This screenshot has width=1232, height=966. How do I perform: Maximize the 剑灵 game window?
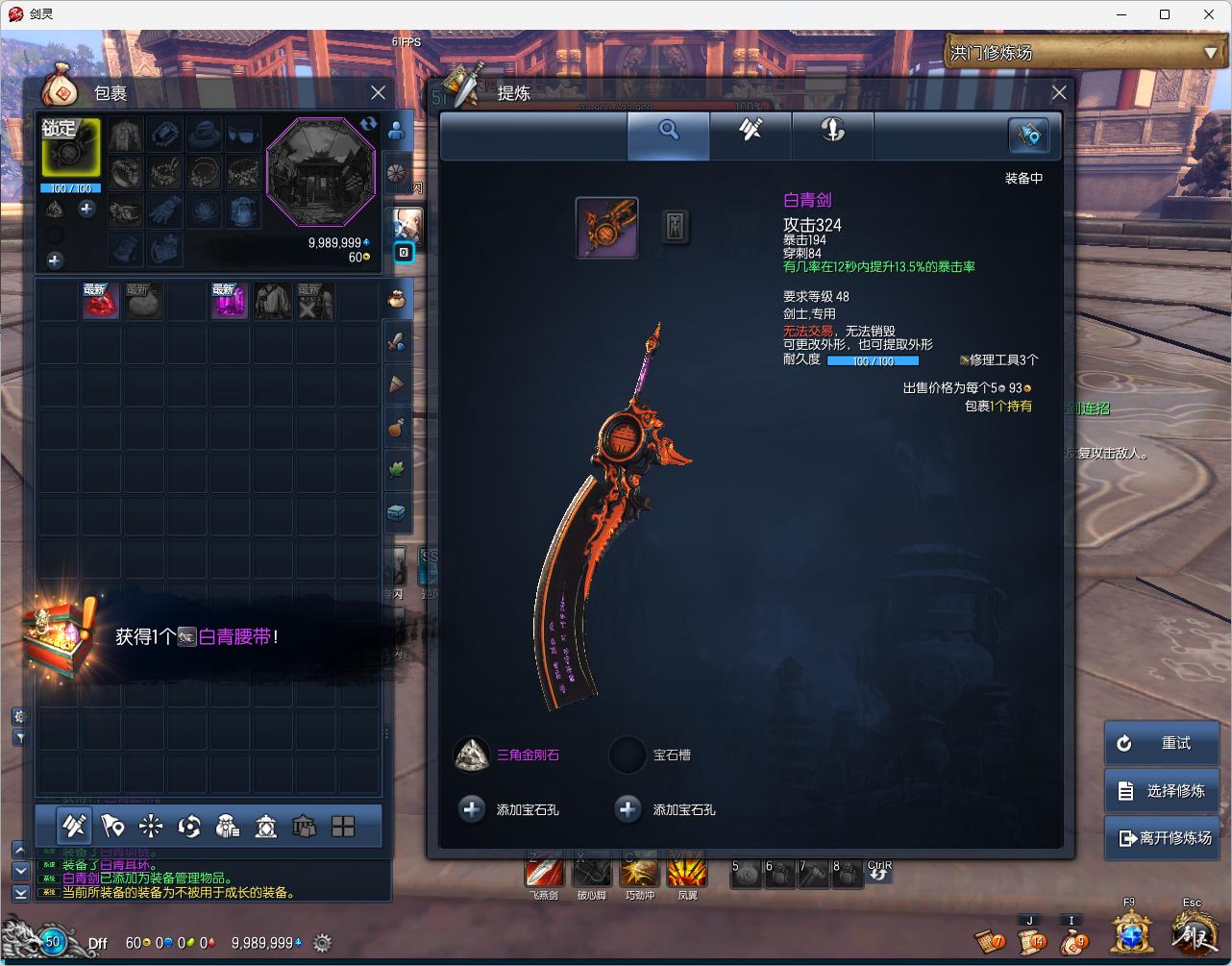(1165, 14)
